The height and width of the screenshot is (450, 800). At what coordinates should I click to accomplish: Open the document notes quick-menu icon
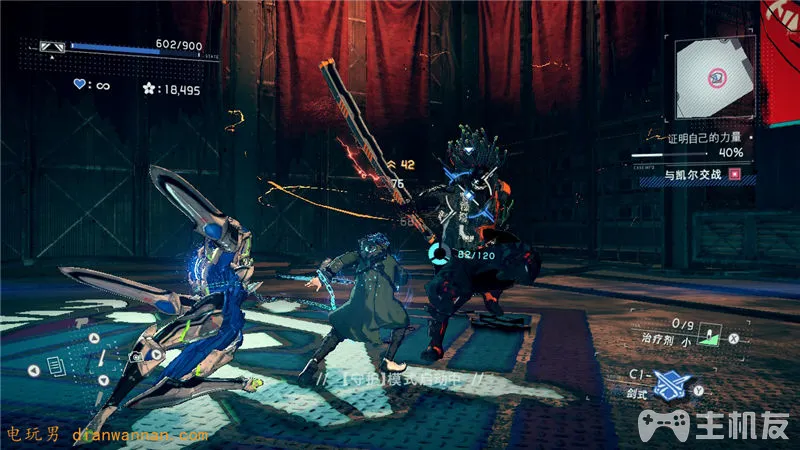pyautogui.click(x=57, y=368)
